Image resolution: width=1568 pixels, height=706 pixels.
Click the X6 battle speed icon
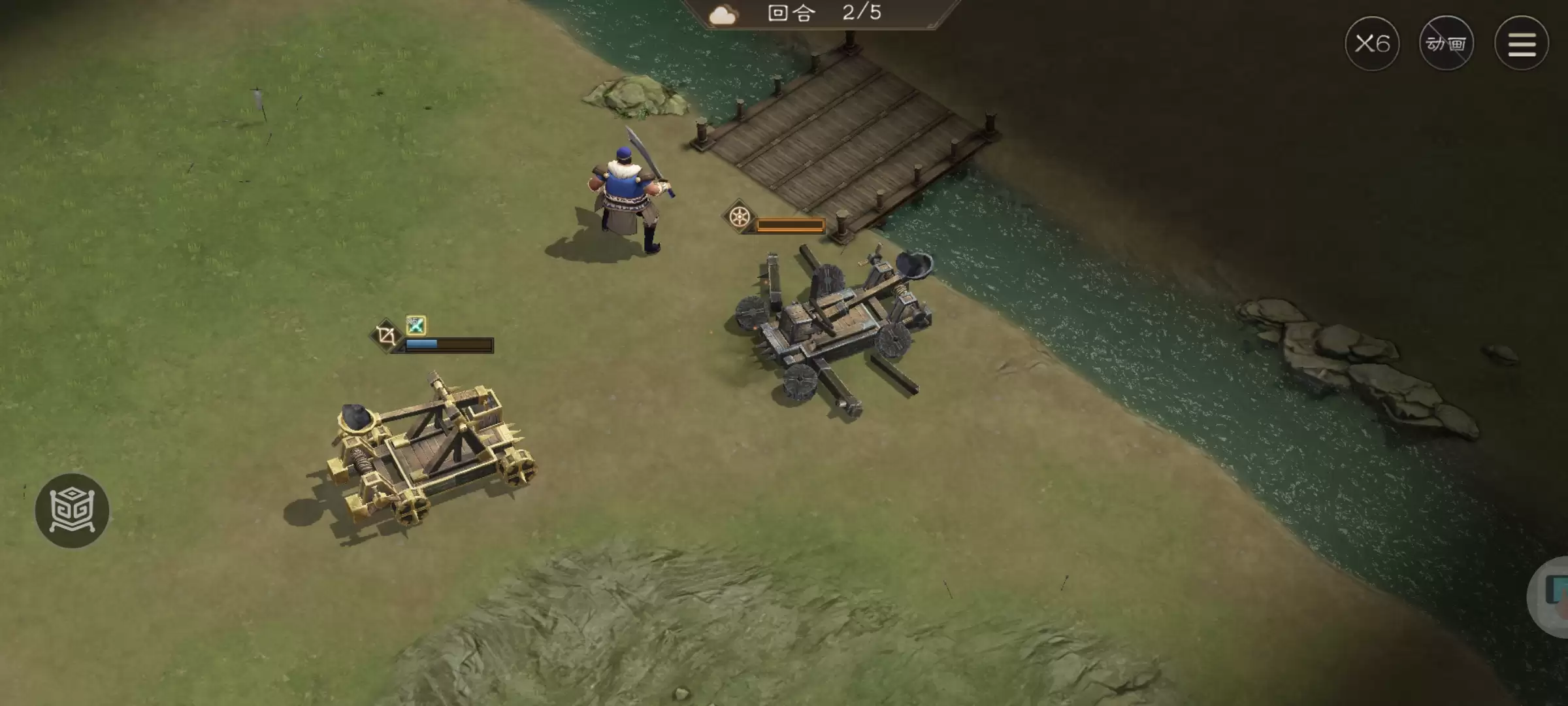[1373, 42]
